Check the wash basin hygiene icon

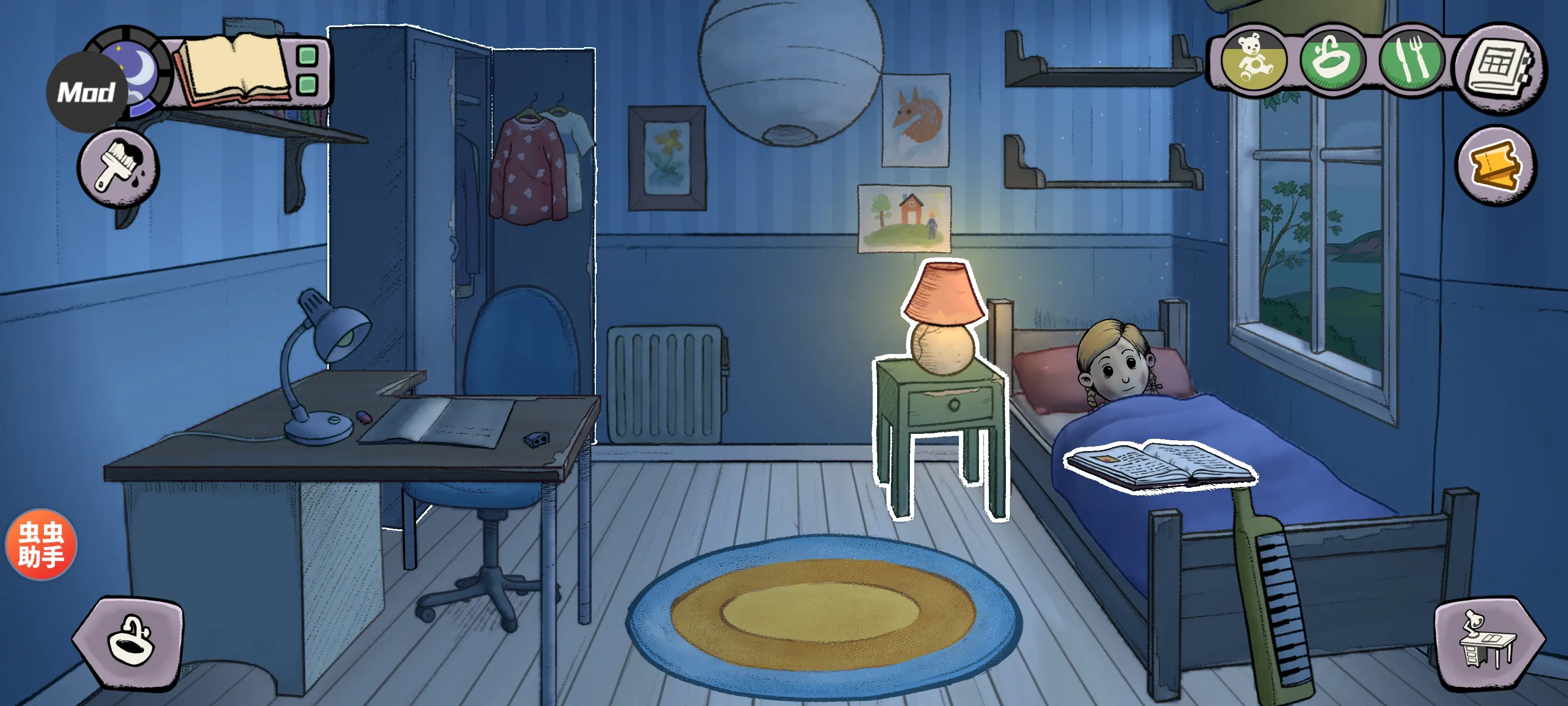1332,60
